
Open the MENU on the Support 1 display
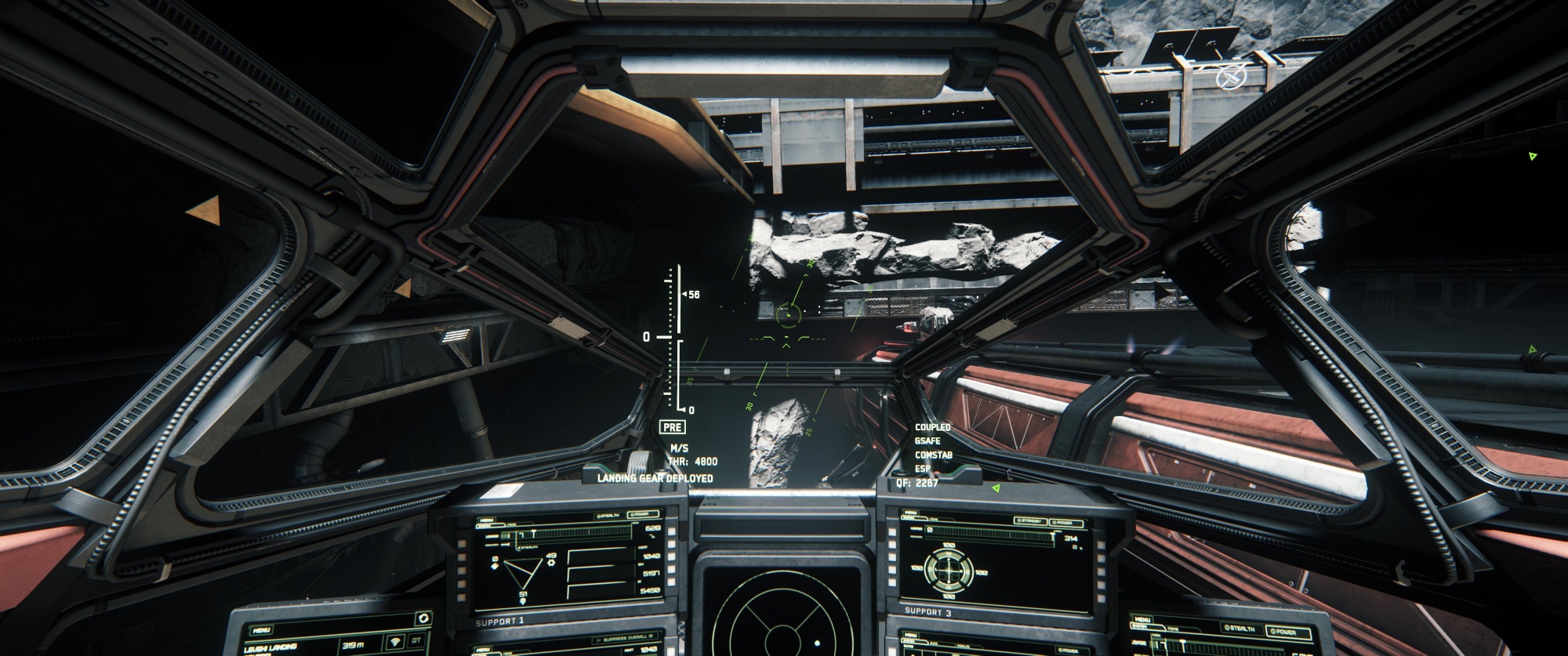[487, 520]
